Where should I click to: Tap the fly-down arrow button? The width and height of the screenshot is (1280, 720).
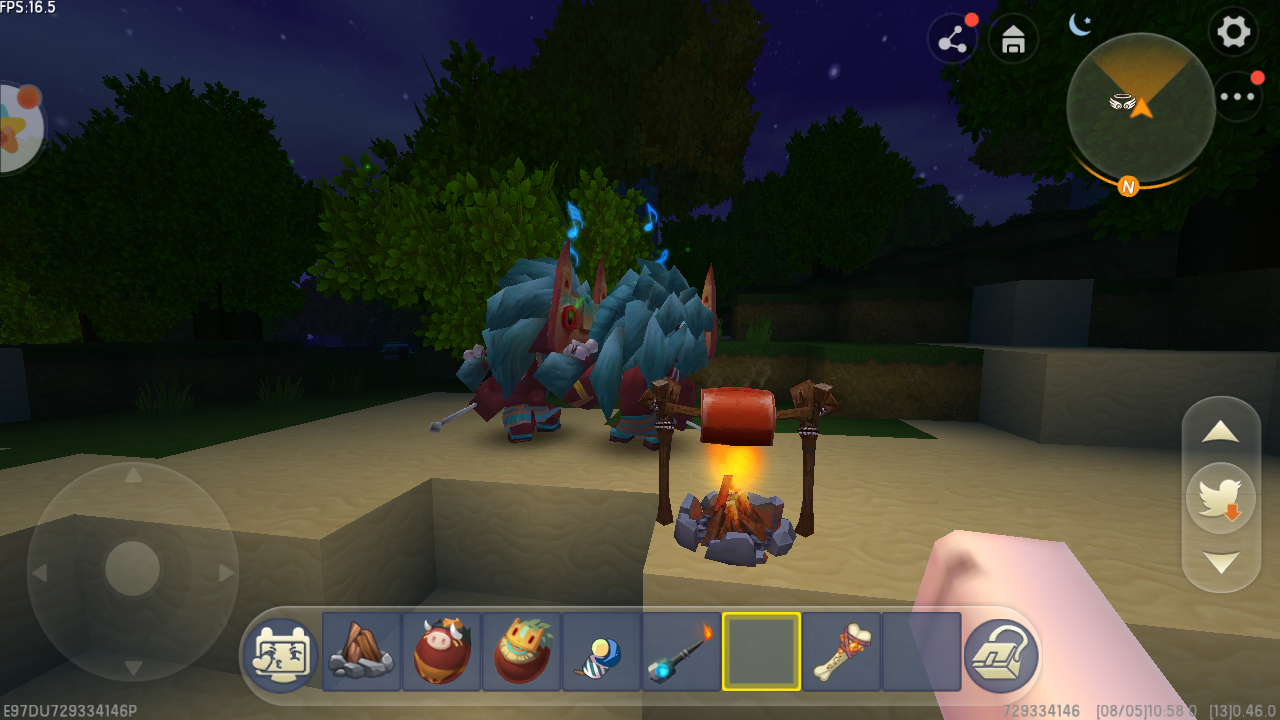1220,562
